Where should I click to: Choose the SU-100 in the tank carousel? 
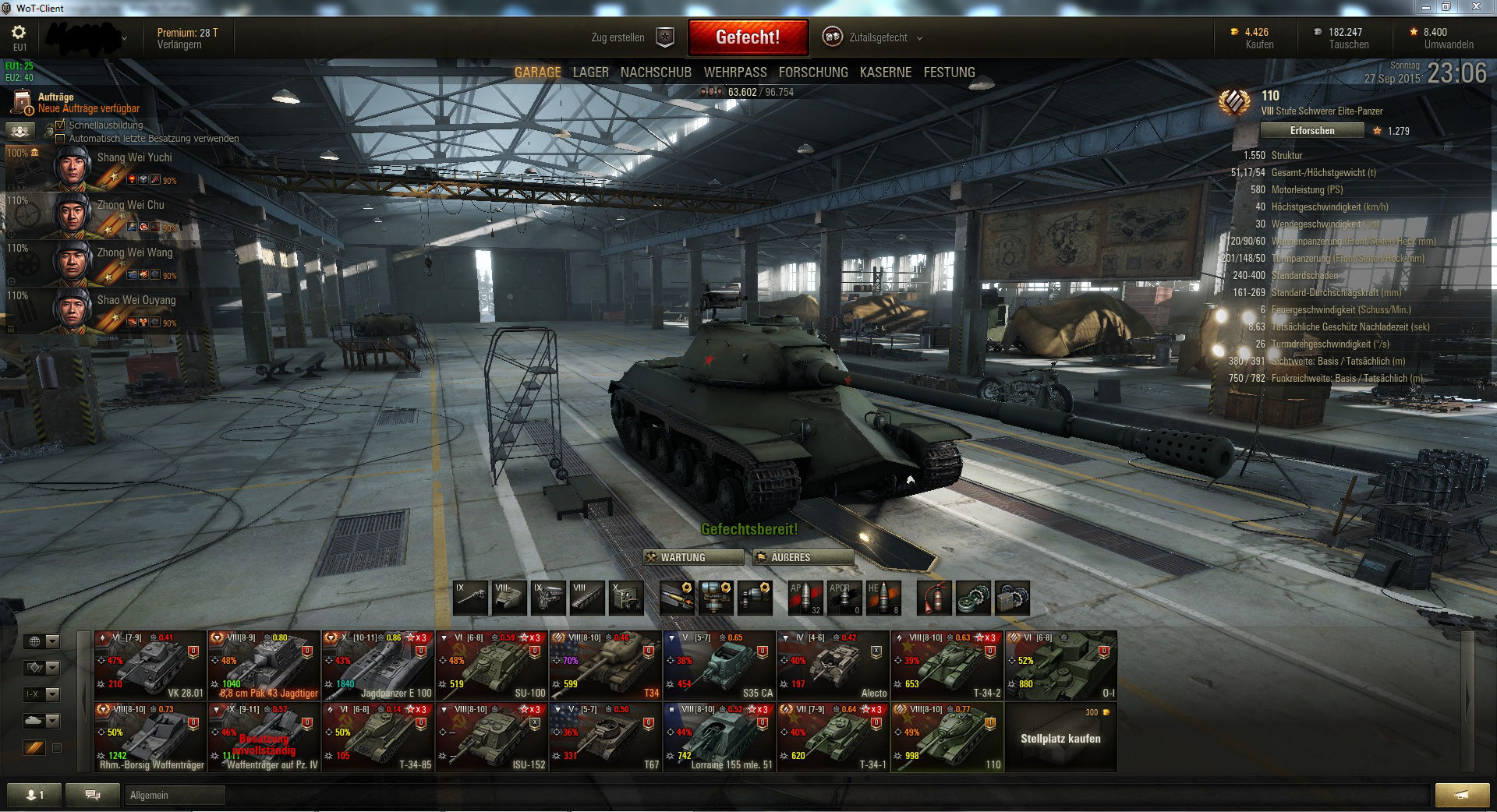pyautogui.click(x=491, y=665)
